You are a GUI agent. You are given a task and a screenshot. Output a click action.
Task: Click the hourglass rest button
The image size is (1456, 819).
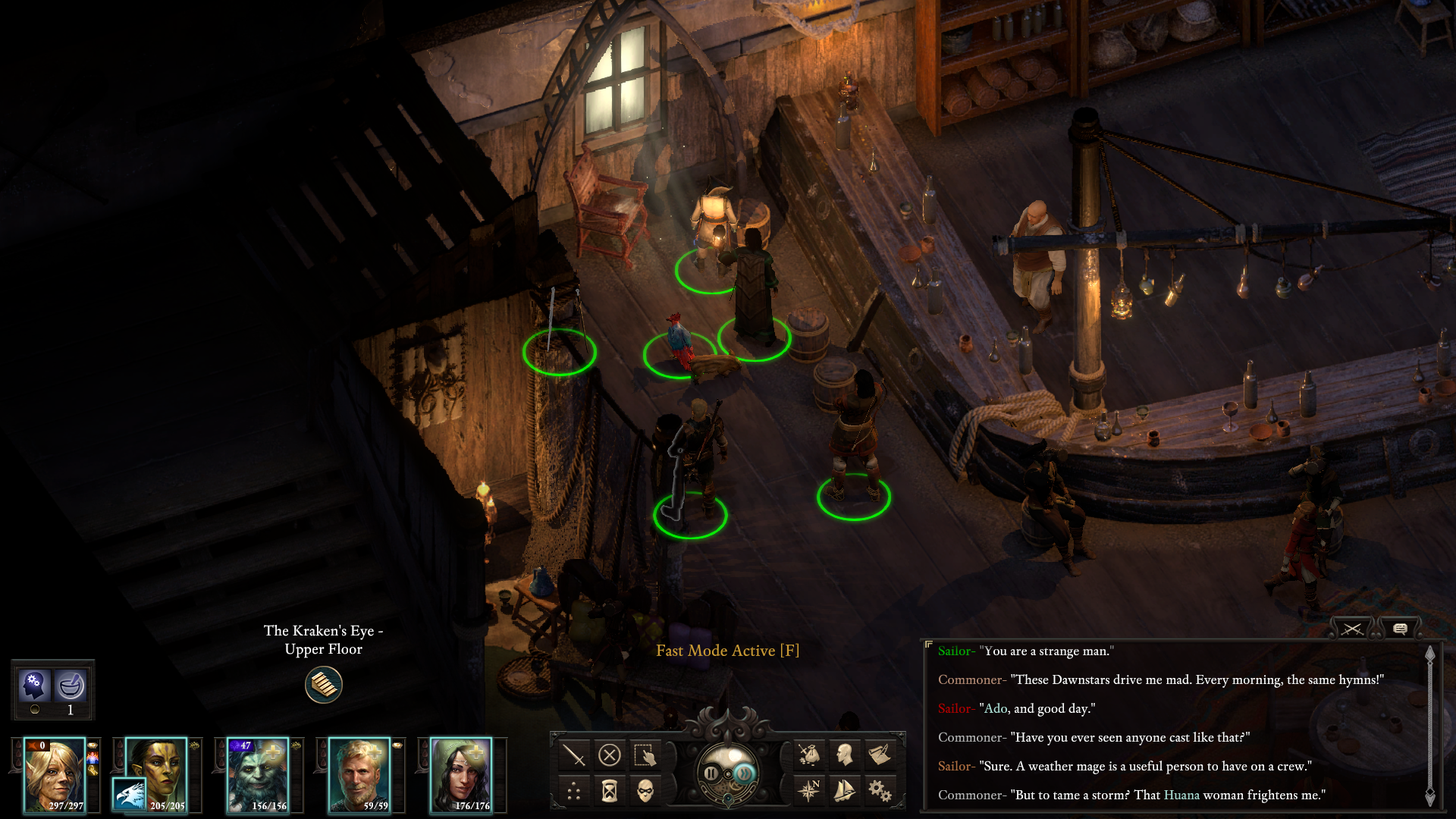610,792
